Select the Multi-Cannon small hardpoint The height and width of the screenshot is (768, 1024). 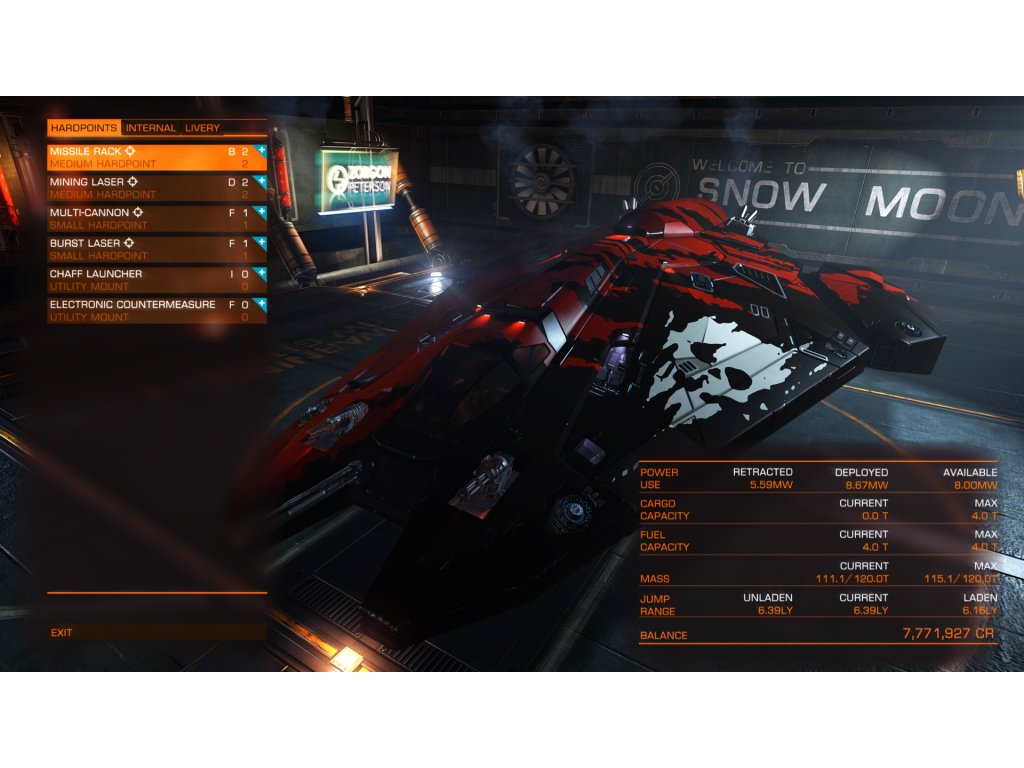[x=150, y=218]
